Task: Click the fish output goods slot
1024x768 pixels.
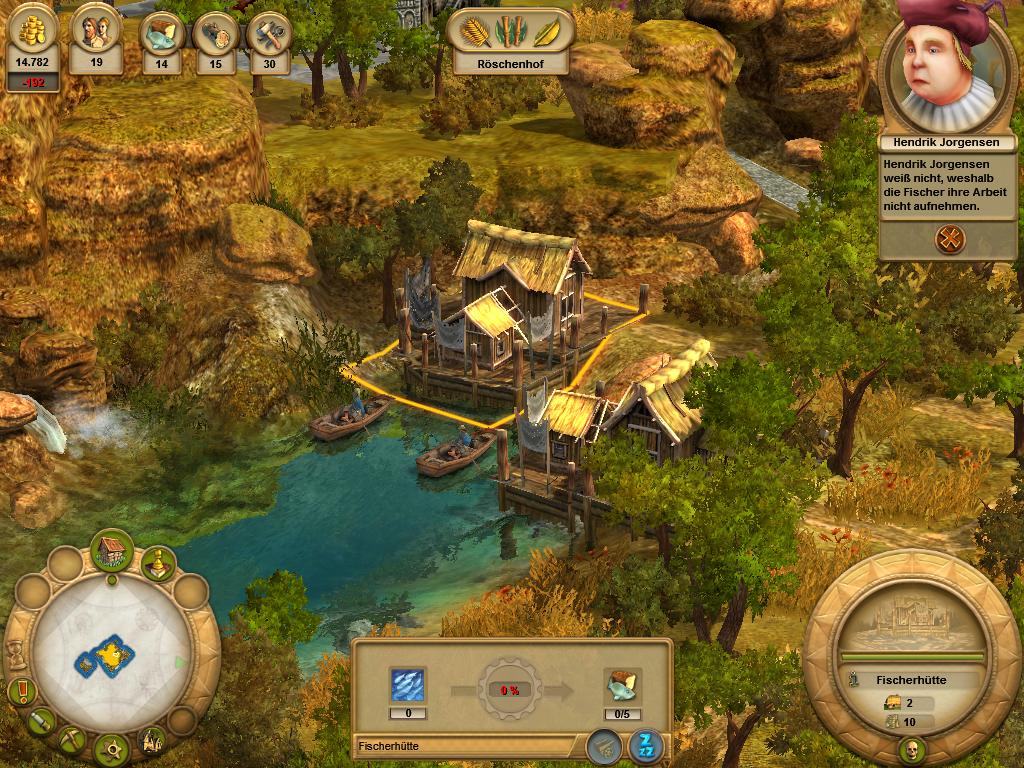Action: (x=622, y=689)
